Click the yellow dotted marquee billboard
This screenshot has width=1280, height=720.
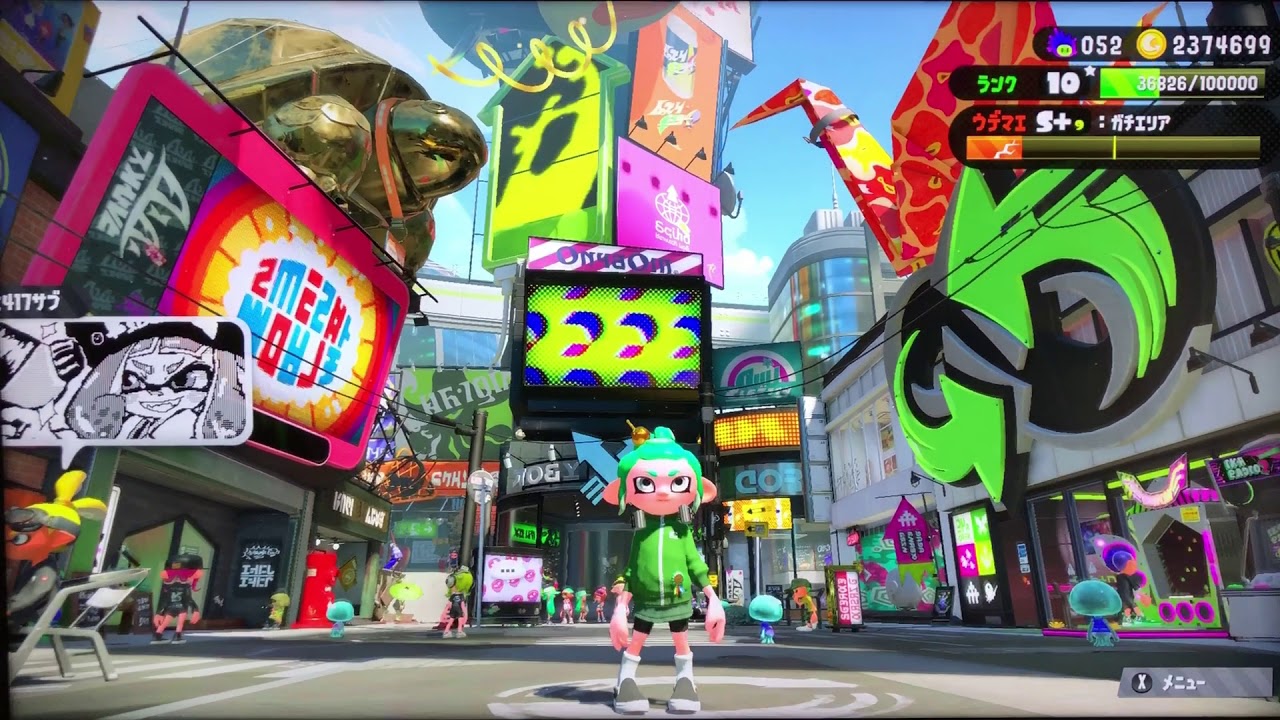[x=757, y=432]
